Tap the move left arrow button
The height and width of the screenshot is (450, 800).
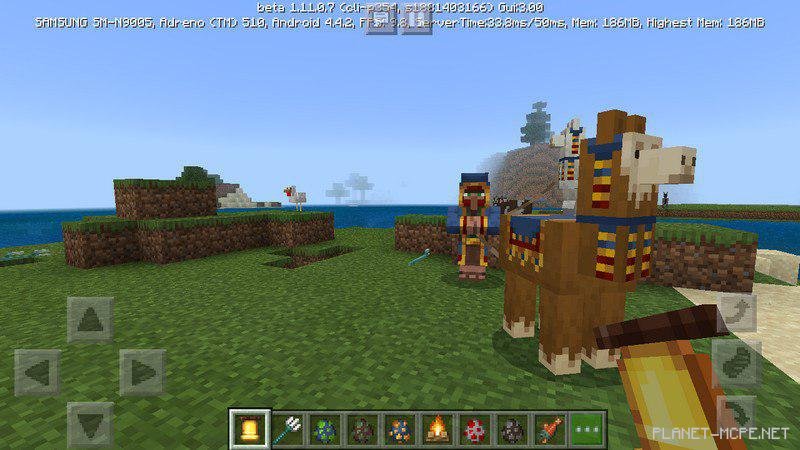[38, 372]
